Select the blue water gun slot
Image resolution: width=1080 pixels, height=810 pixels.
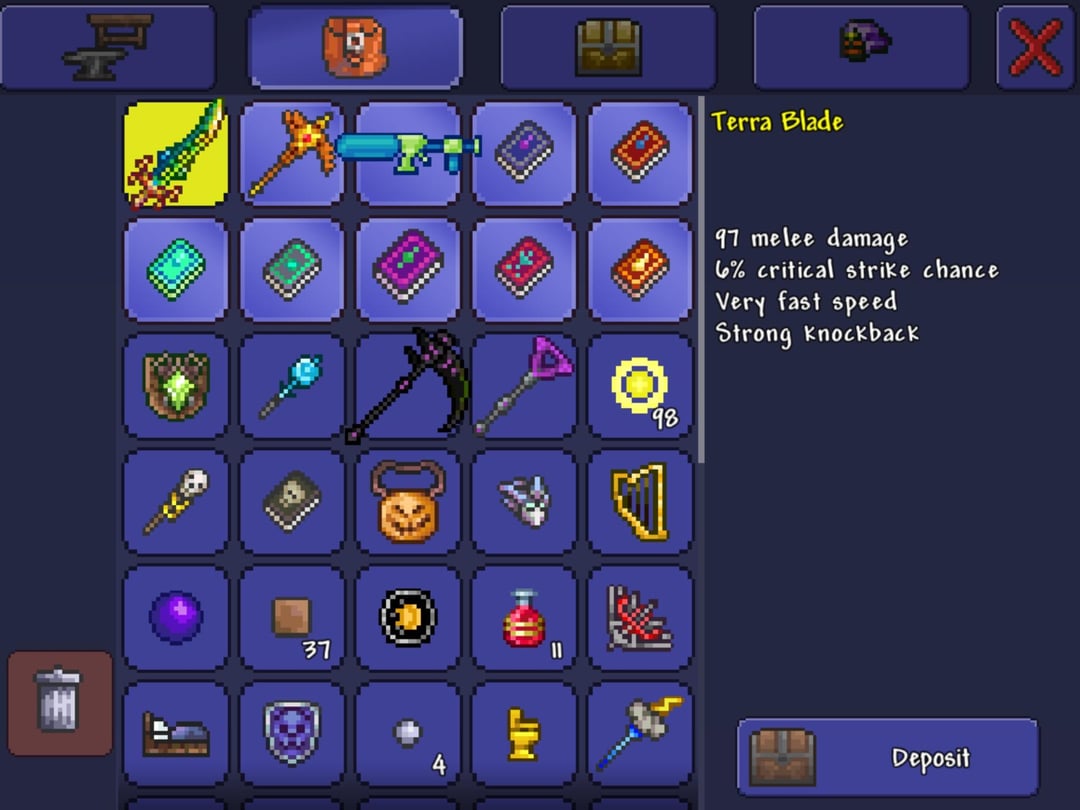[408, 154]
